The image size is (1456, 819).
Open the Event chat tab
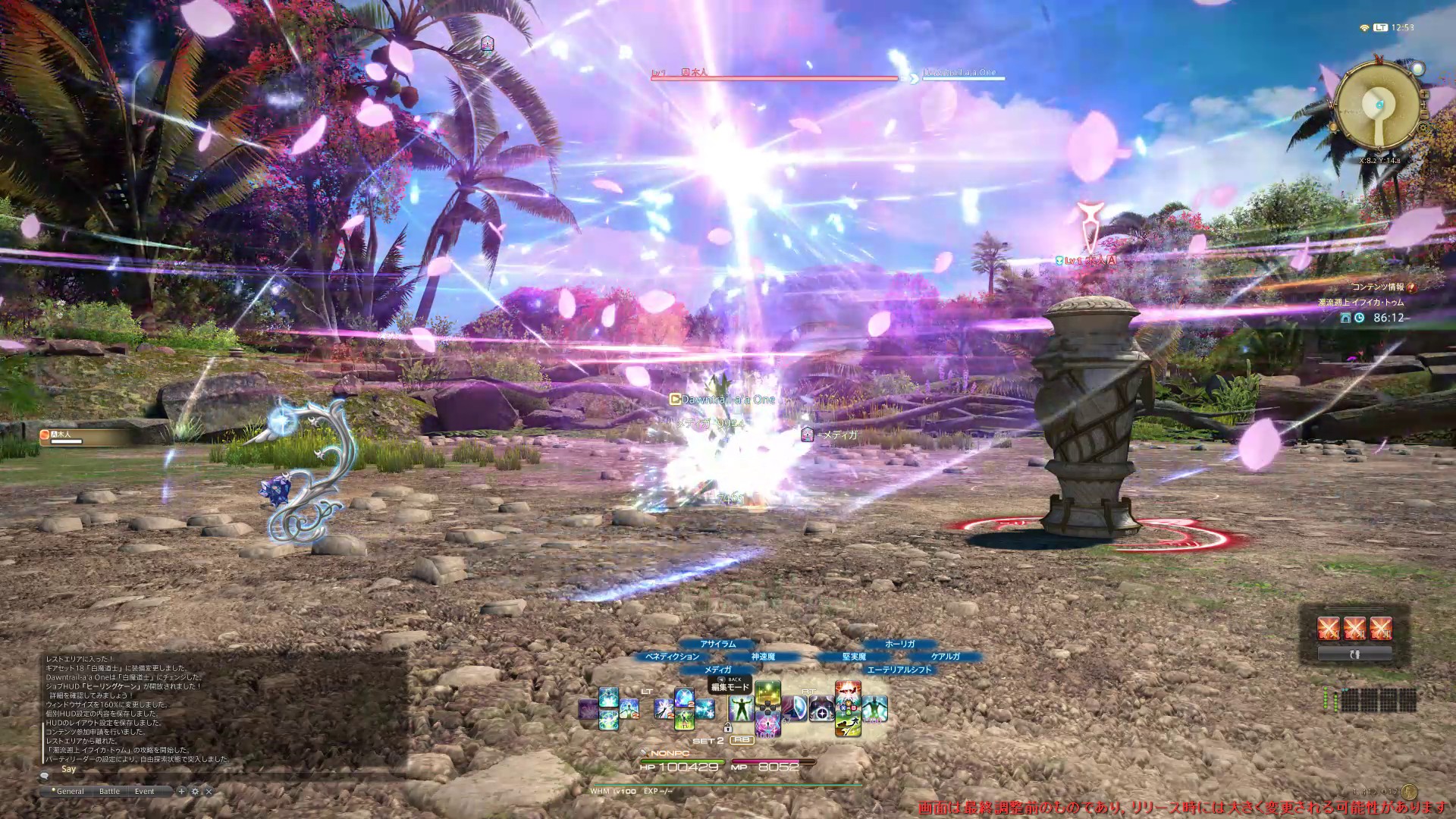point(144,791)
